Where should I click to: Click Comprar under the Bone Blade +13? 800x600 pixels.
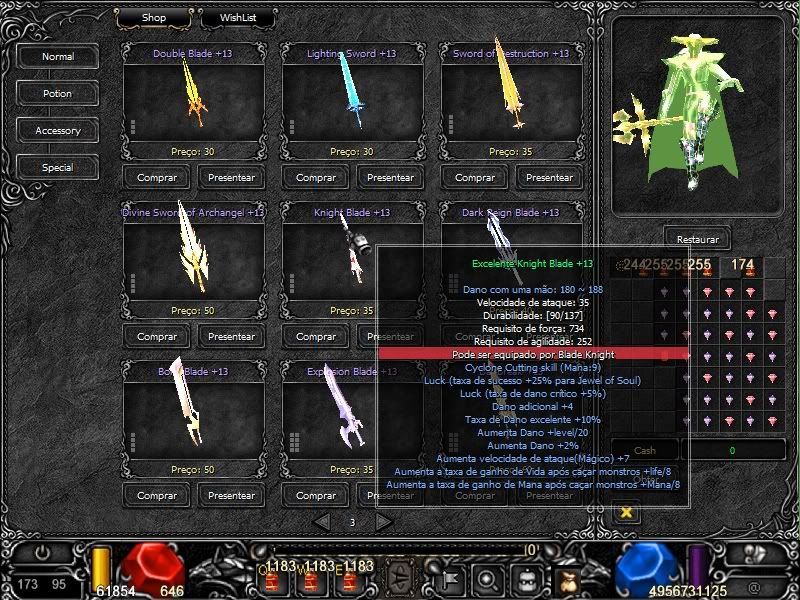point(157,495)
